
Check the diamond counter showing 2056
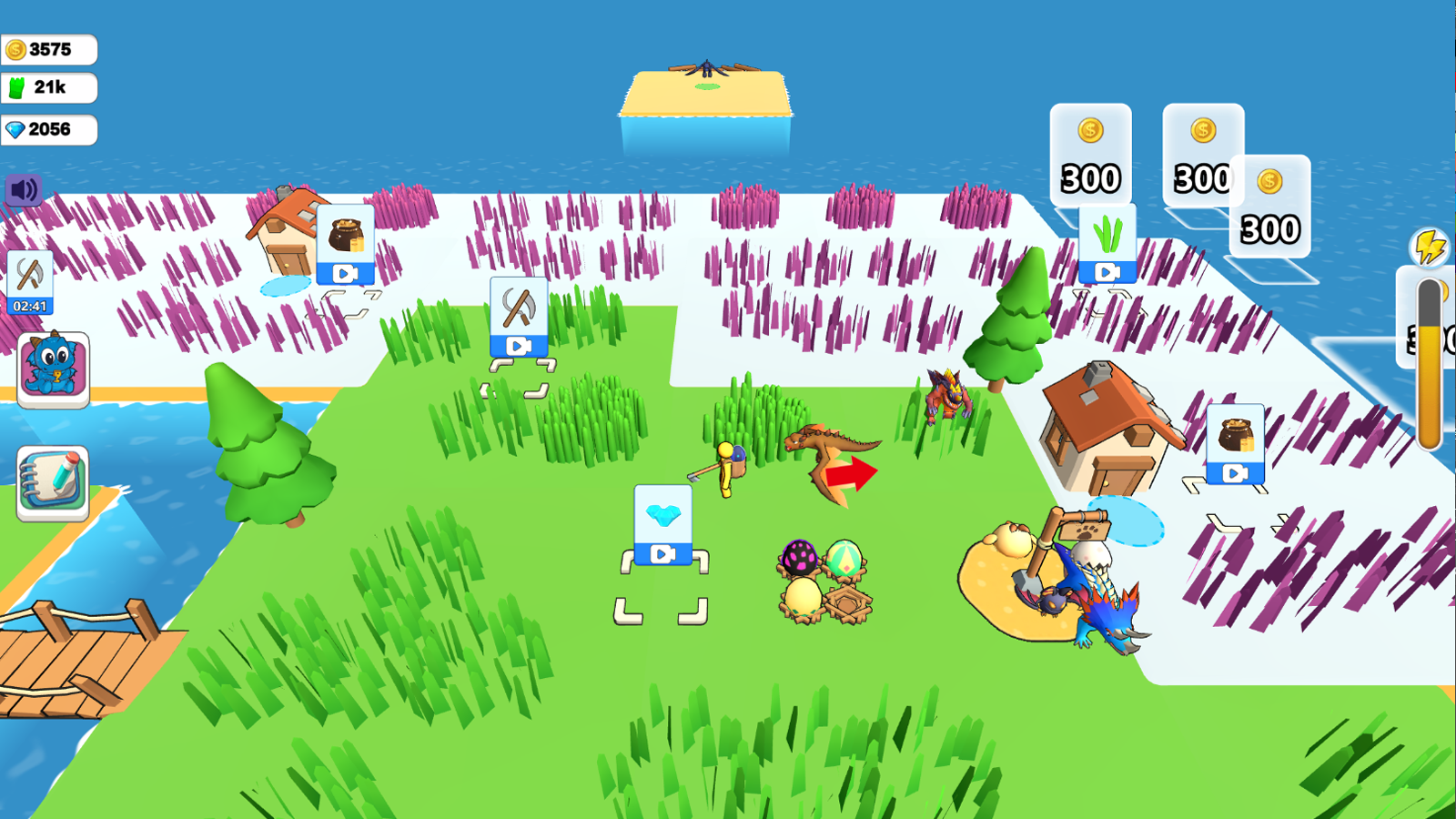point(47,129)
